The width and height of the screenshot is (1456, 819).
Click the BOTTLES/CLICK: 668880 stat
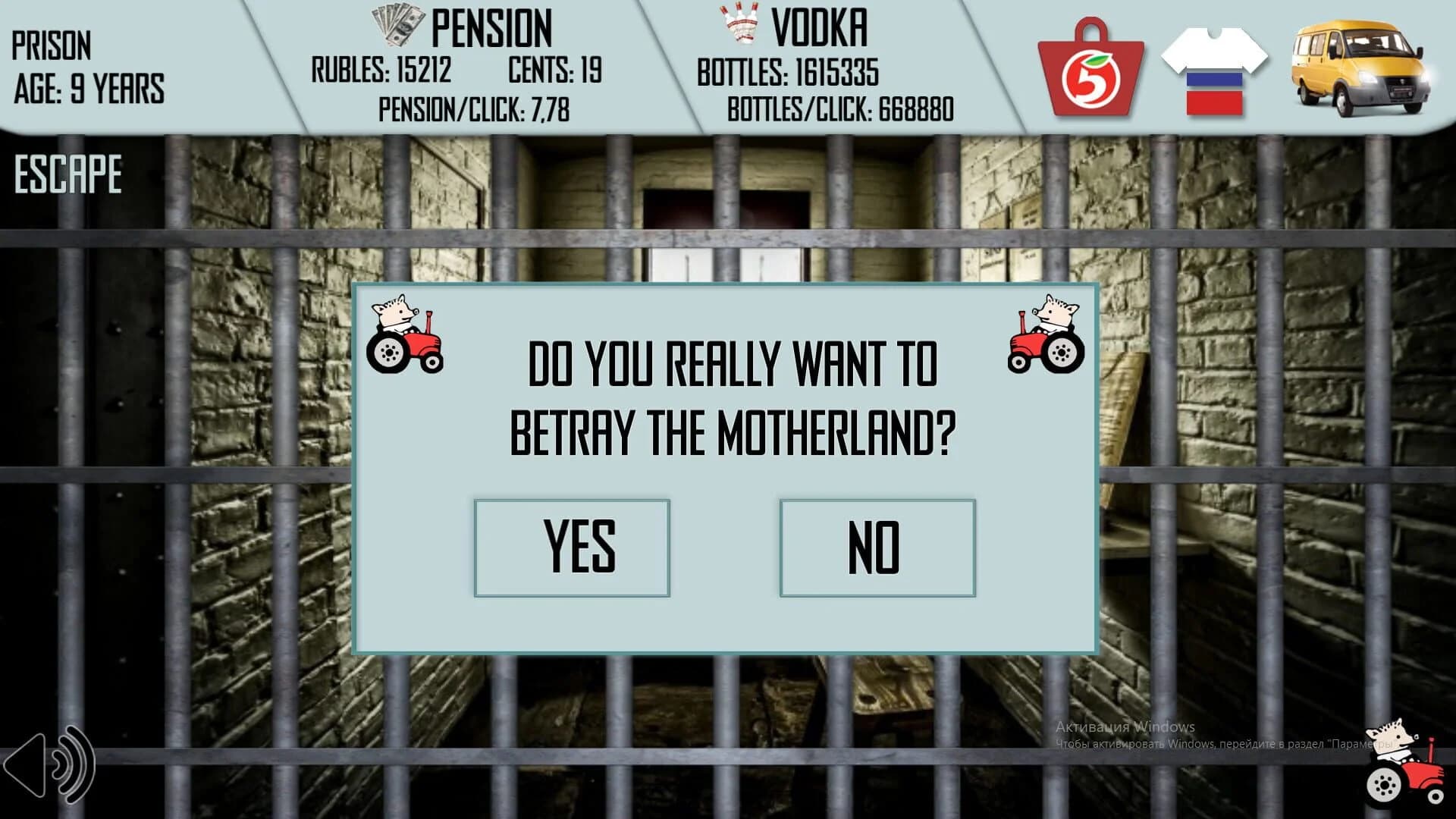point(842,110)
